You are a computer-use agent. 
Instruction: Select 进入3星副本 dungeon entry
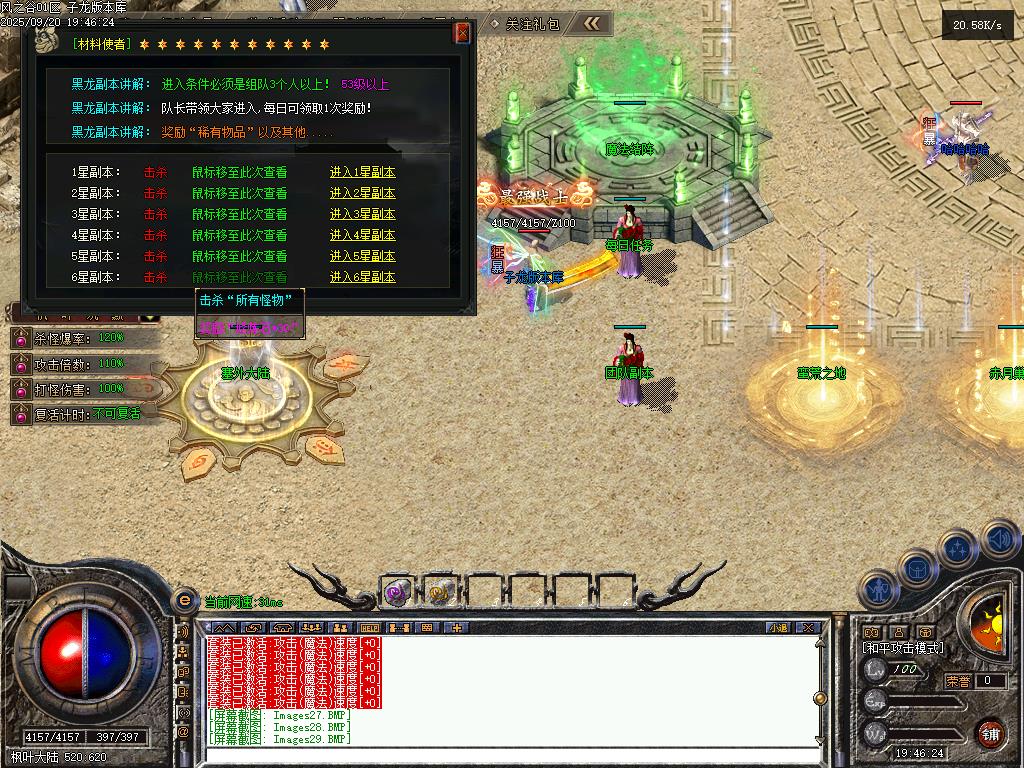pos(362,214)
